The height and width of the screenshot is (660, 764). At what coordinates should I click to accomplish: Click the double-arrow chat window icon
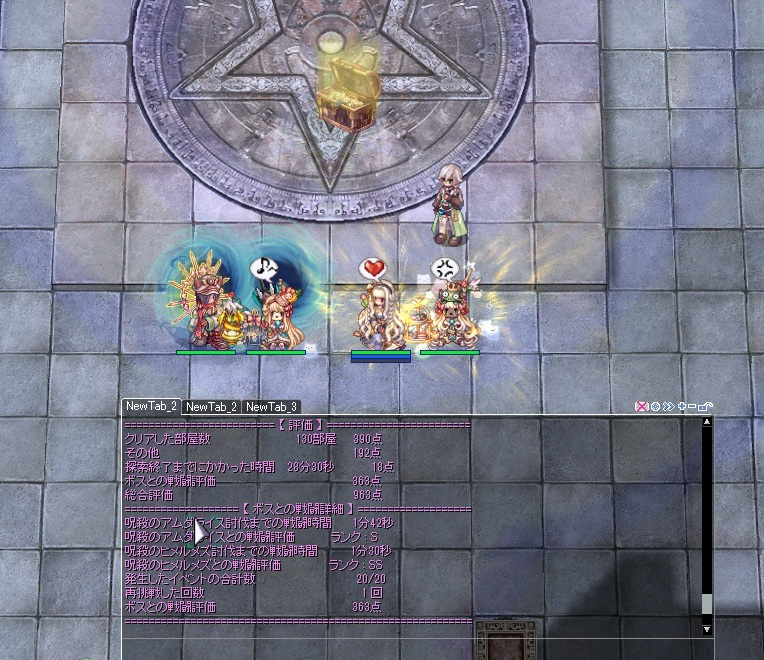(668, 407)
